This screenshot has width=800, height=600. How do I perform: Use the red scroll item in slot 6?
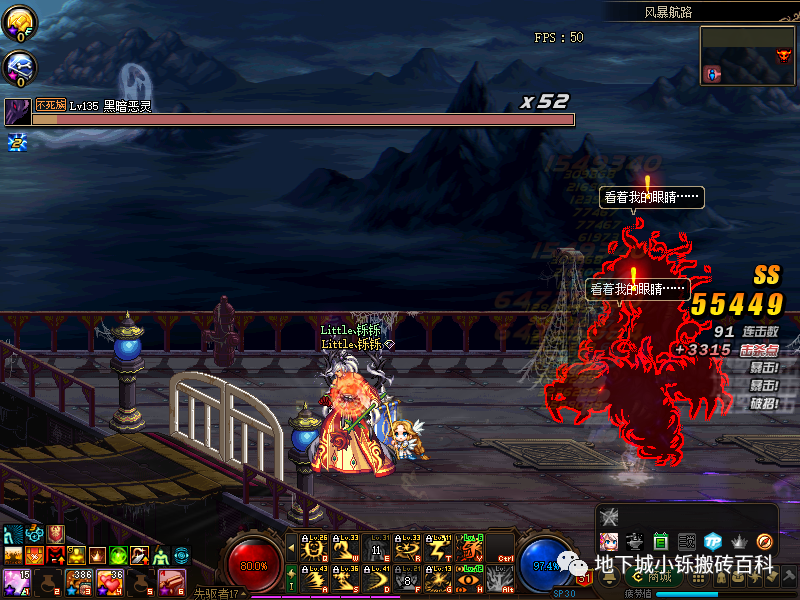[x=171, y=582]
